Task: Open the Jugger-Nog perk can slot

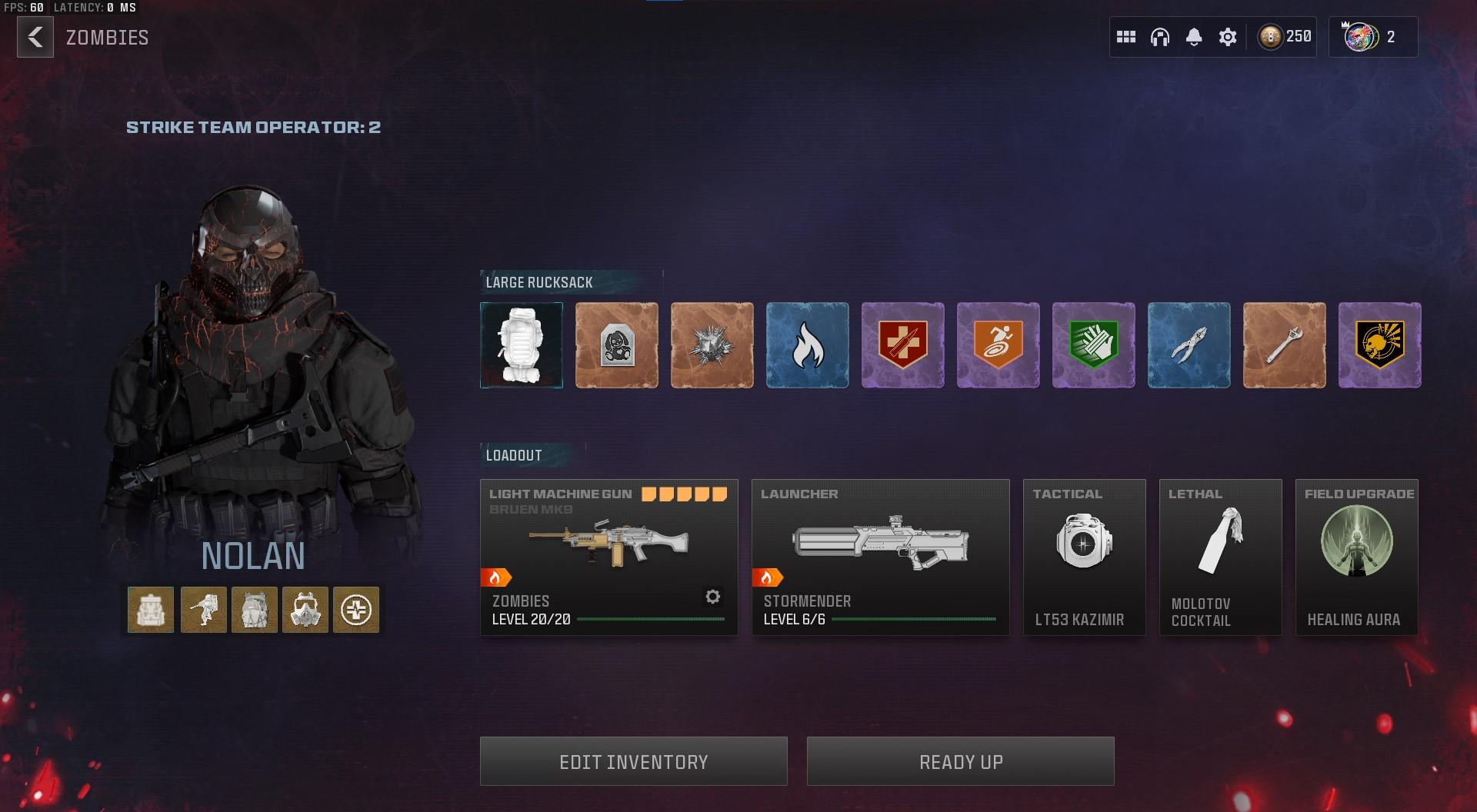Action: (x=902, y=344)
